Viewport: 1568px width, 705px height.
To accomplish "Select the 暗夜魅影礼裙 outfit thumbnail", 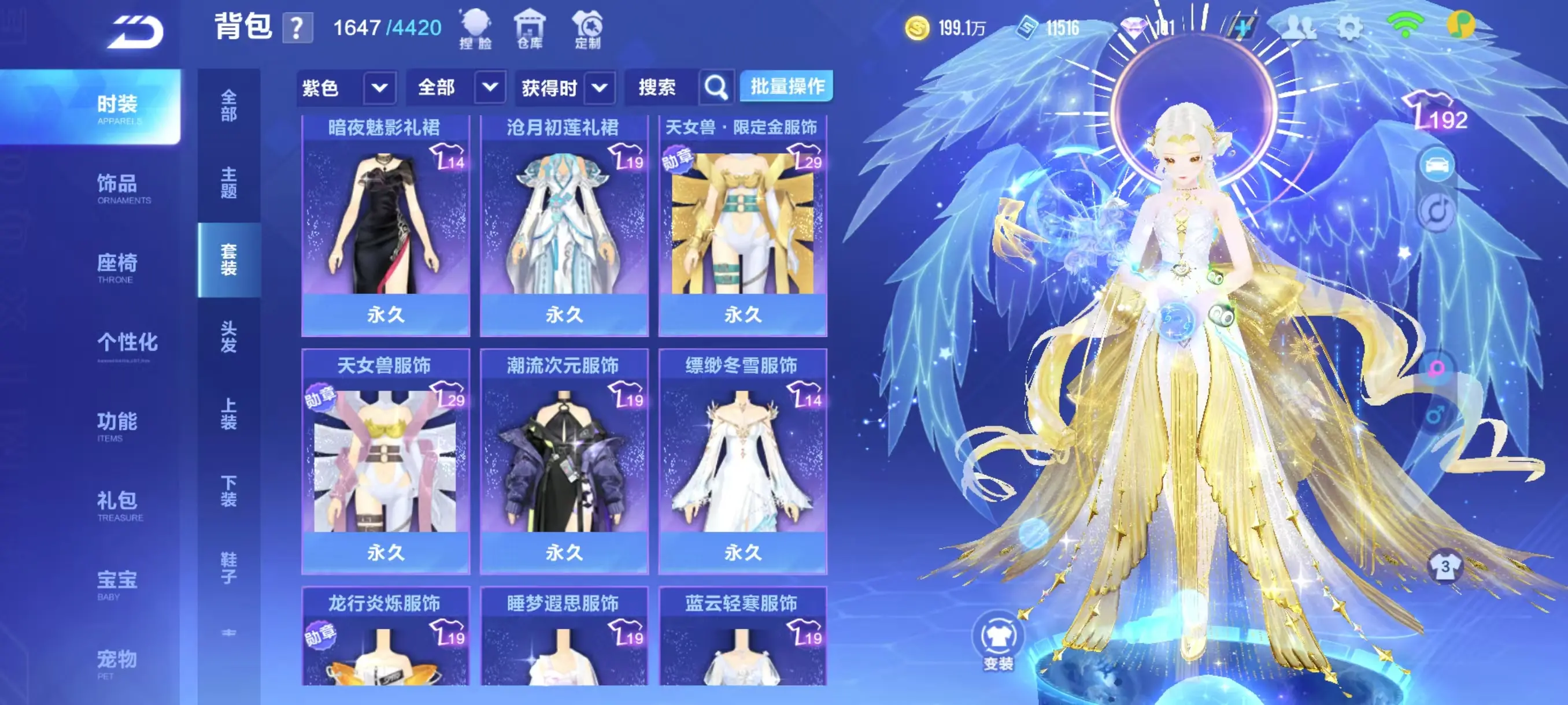I will click(x=384, y=225).
